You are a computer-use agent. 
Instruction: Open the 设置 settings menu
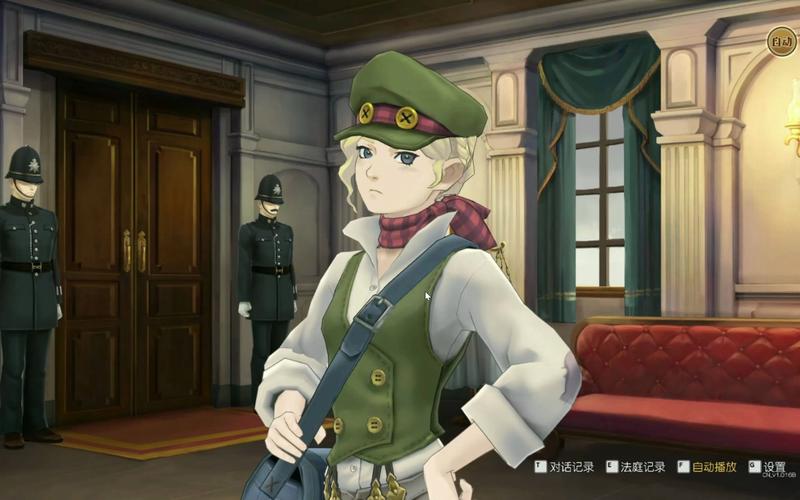768,466
